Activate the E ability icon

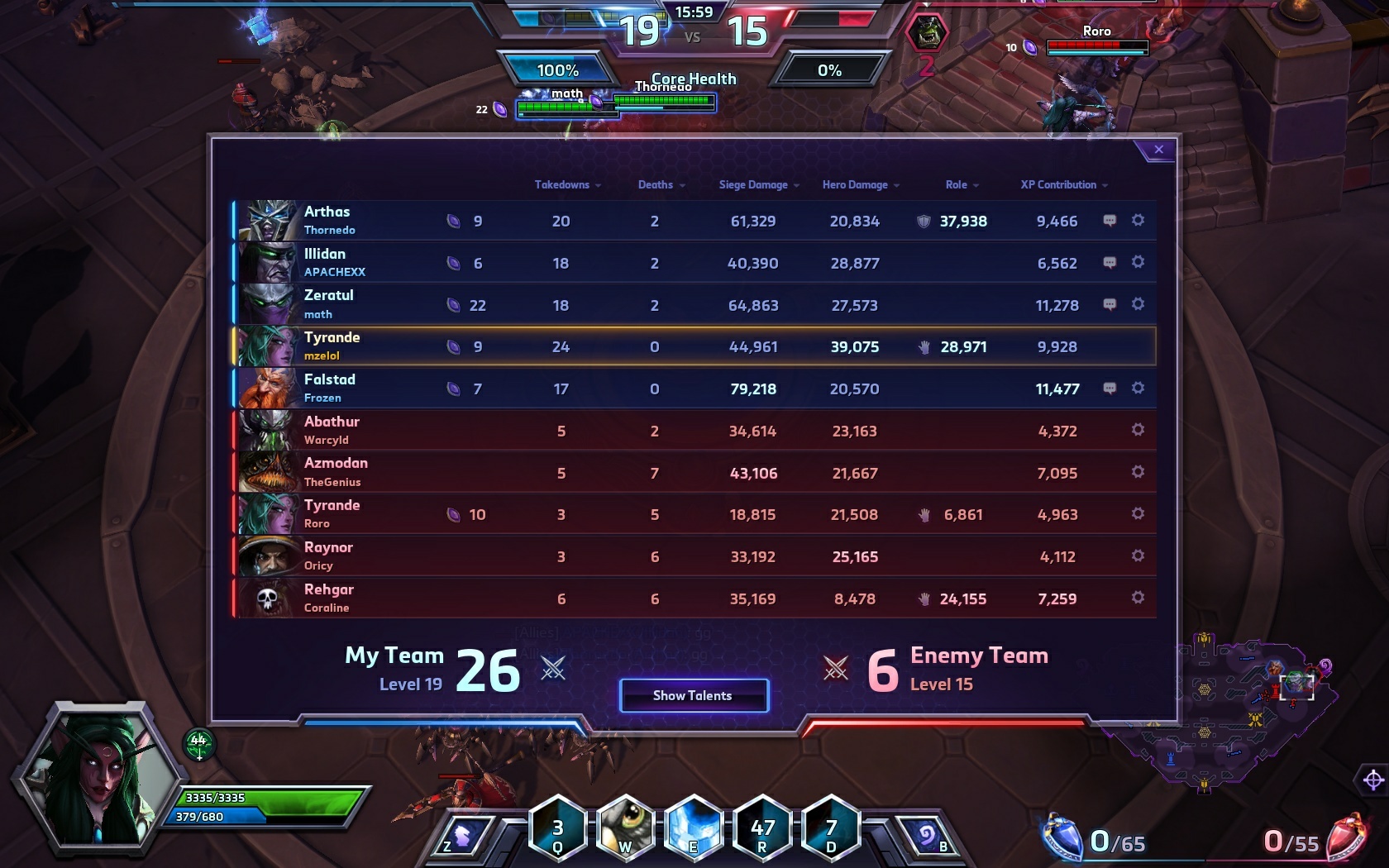[693, 828]
